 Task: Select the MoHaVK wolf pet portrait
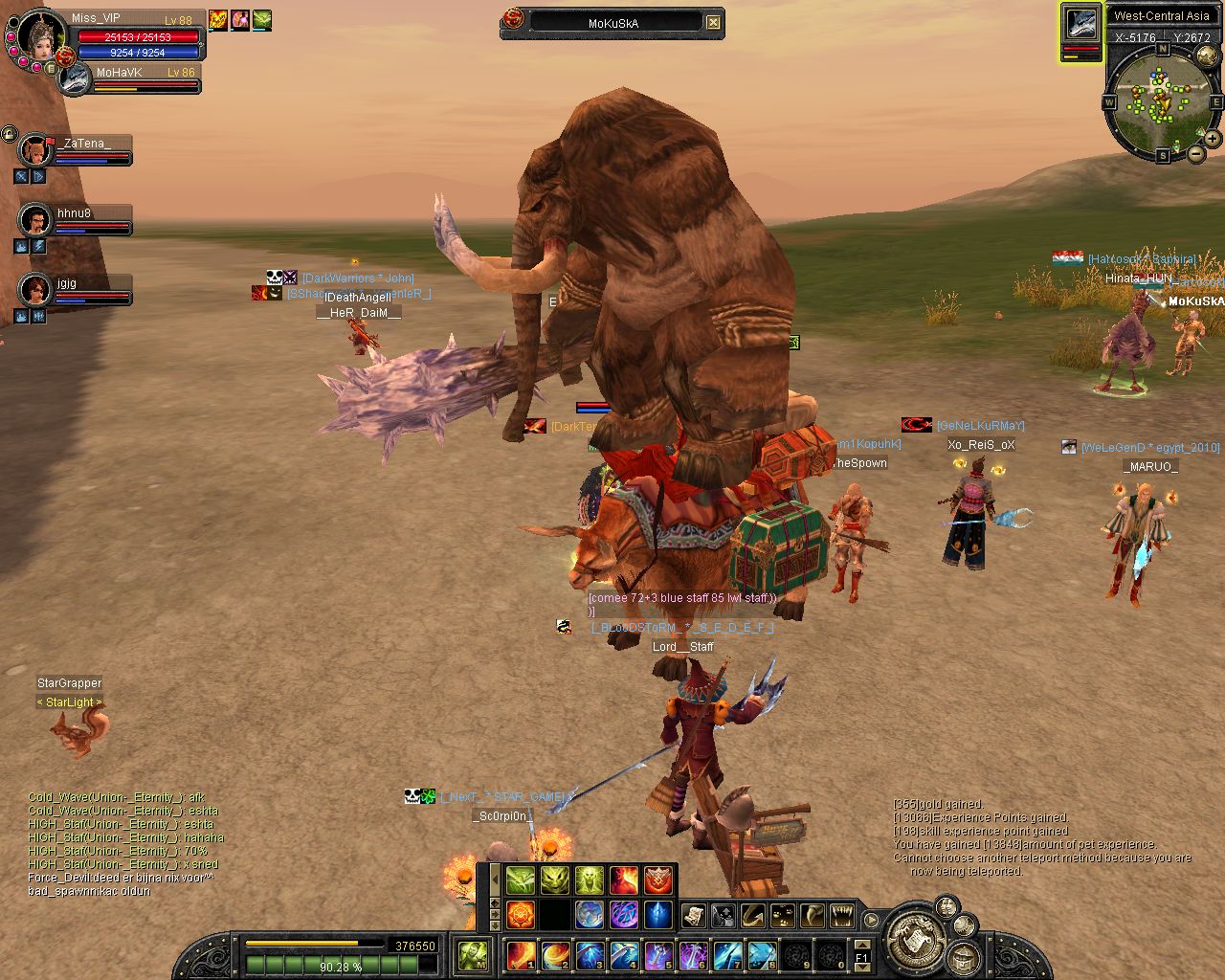[x=74, y=79]
